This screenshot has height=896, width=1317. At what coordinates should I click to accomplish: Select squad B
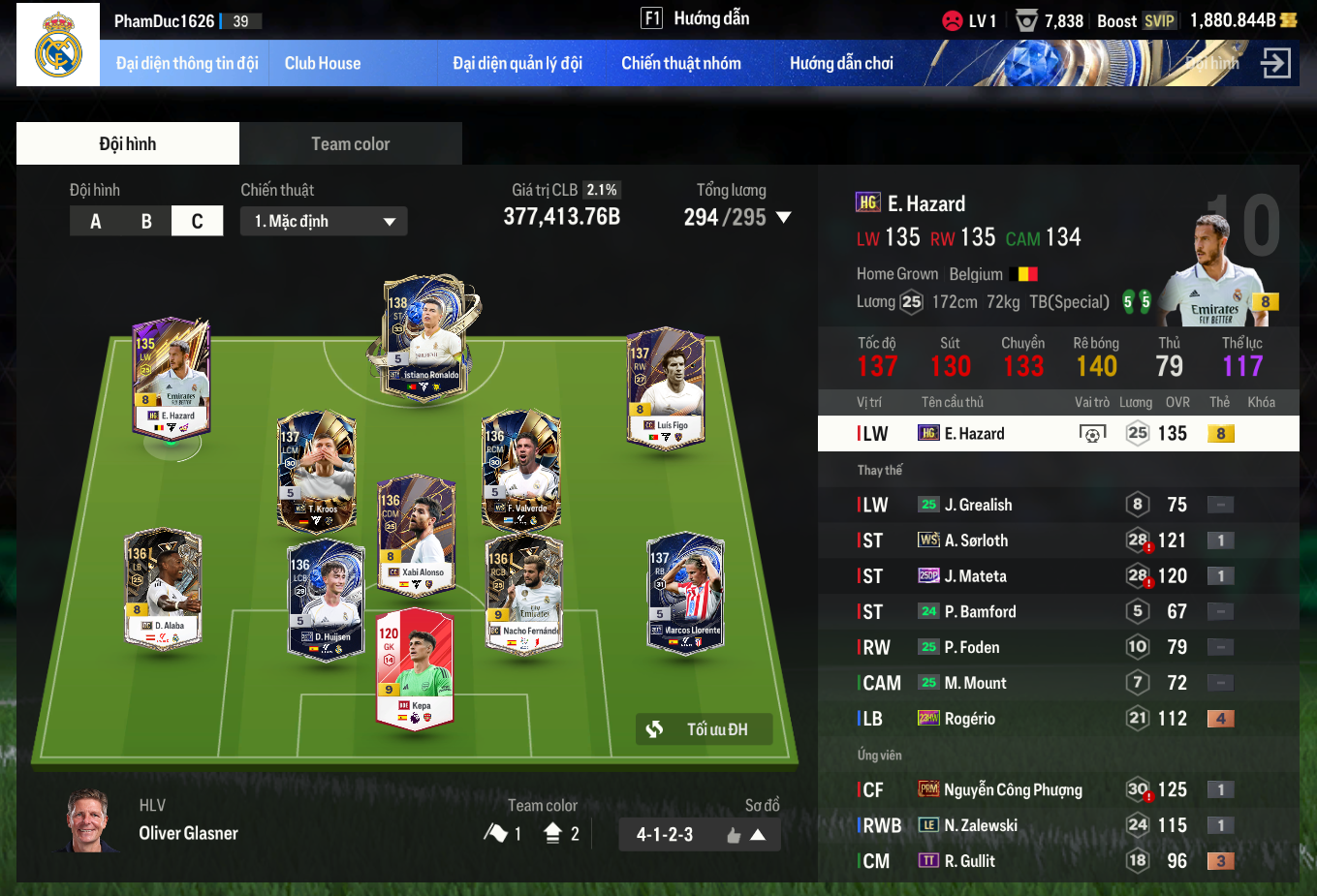point(146,222)
